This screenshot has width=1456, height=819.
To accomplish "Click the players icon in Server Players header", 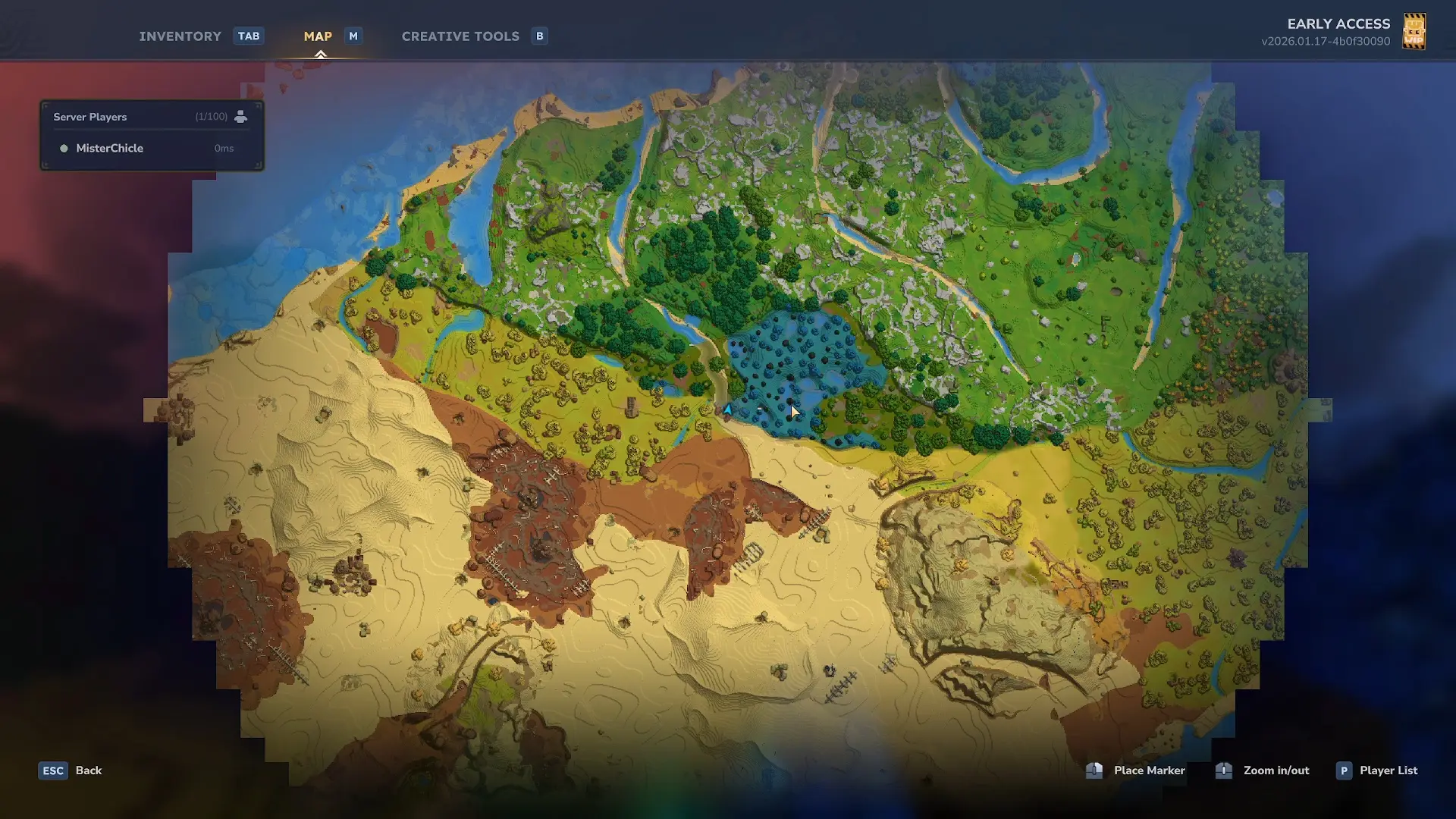I will pos(240,117).
